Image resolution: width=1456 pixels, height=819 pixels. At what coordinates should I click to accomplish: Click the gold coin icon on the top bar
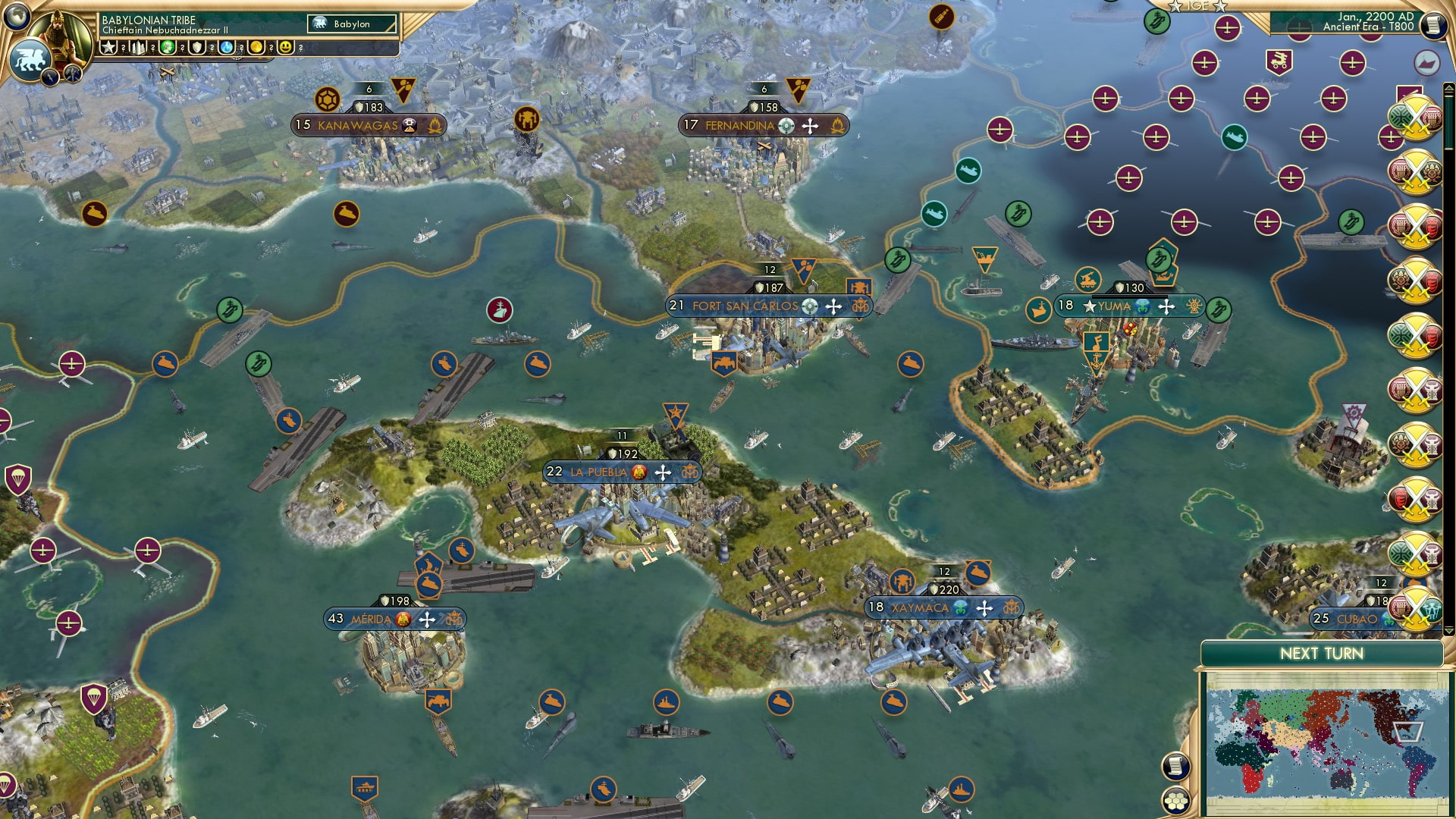tap(254, 48)
